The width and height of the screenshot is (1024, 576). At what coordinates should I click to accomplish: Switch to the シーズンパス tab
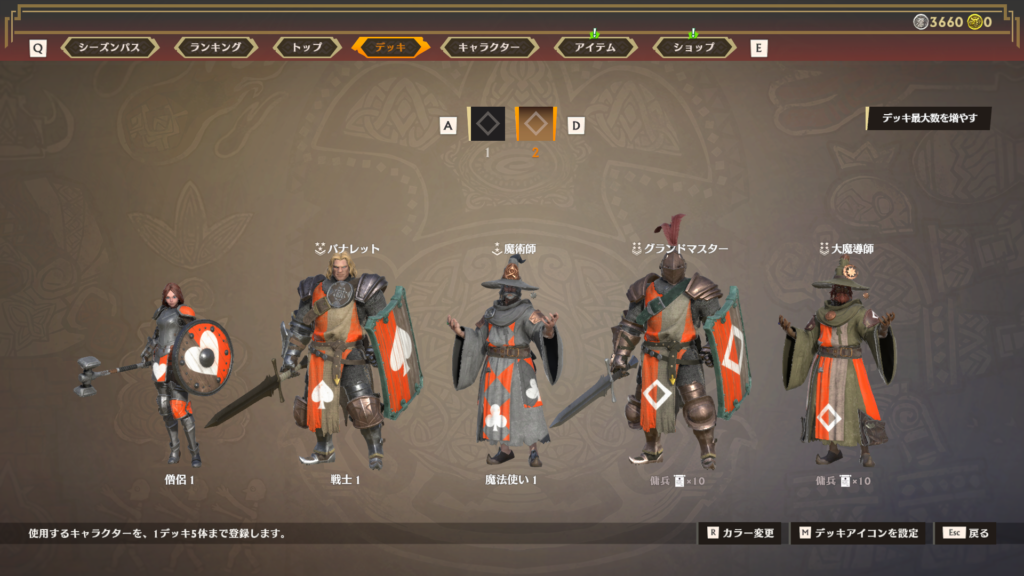coord(109,47)
